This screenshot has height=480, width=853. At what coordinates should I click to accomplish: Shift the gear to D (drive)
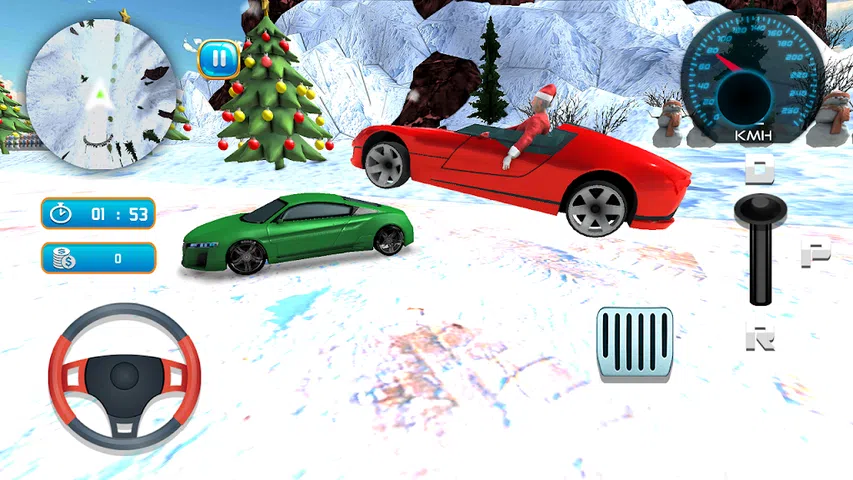pyautogui.click(x=762, y=169)
